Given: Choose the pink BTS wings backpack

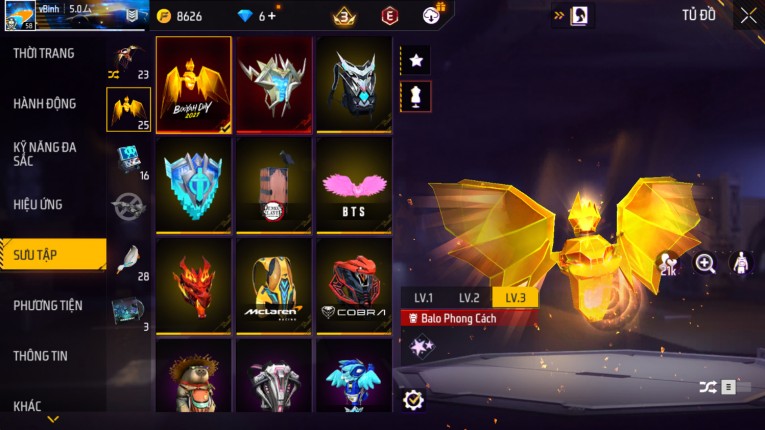Looking at the screenshot, I should pos(354,185).
